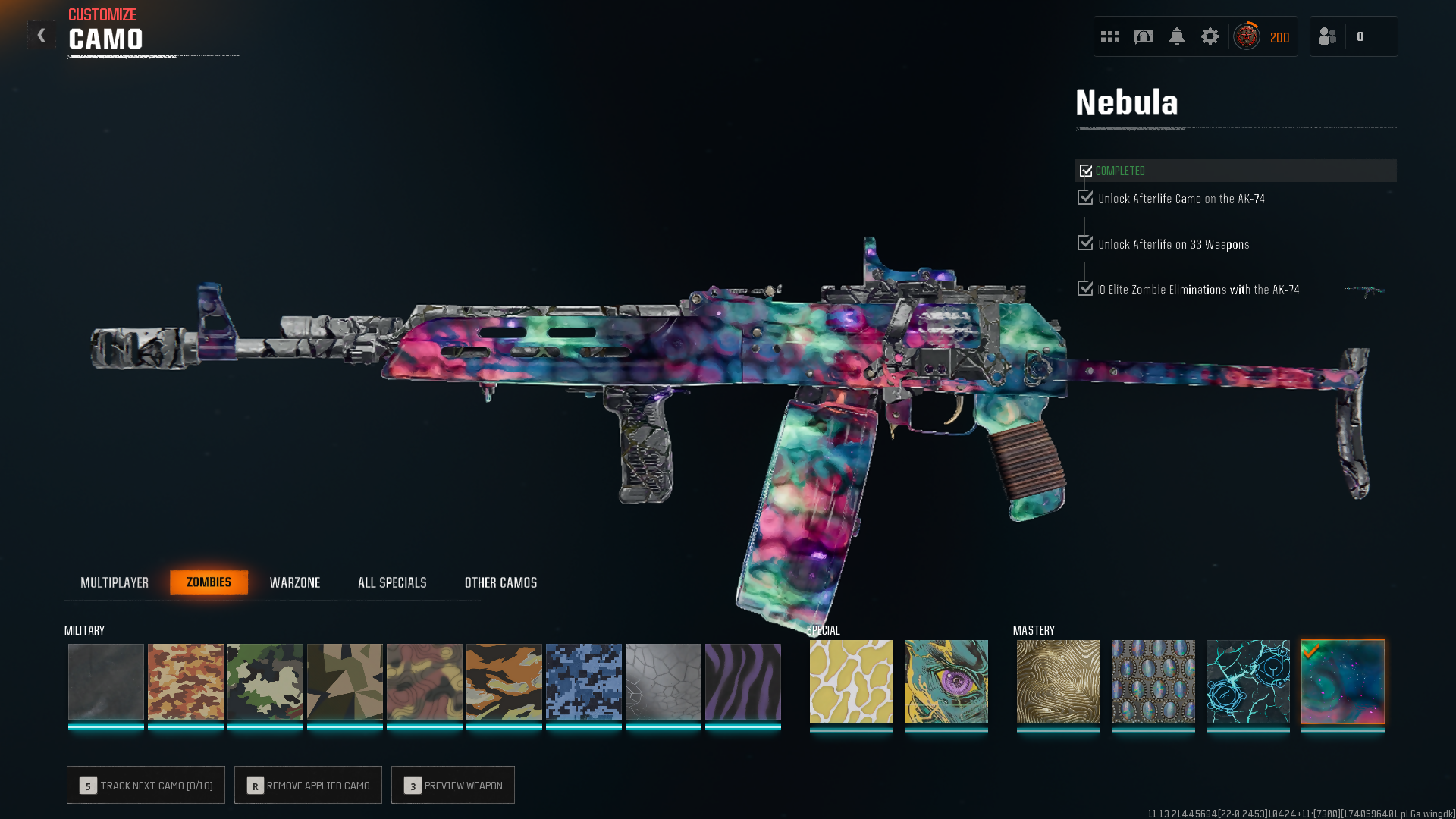The height and width of the screenshot is (819, 1456).
Task: Select the blue digital pixel camo
Action: pos(584,681)
